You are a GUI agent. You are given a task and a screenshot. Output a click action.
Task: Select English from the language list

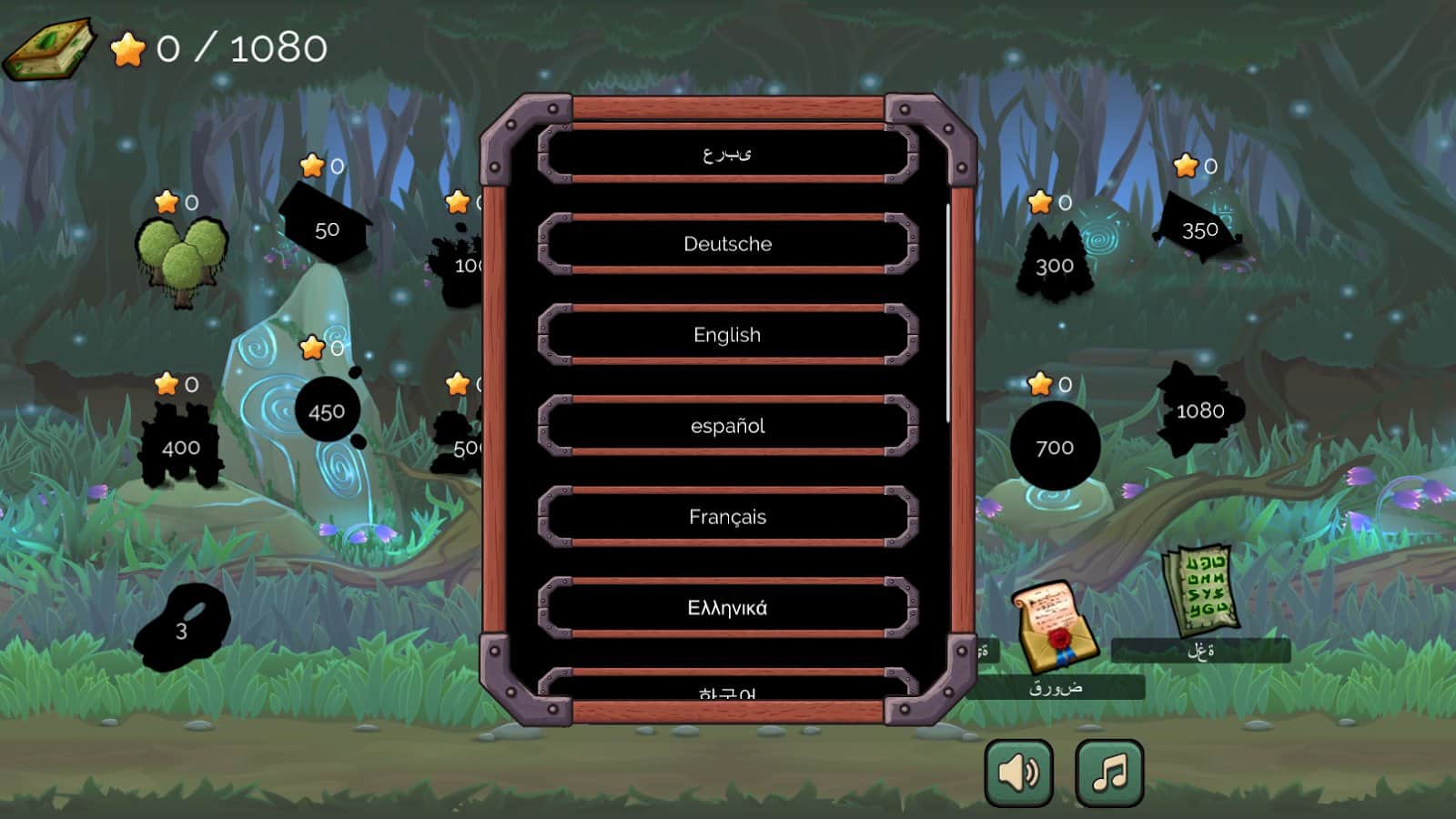725,335
